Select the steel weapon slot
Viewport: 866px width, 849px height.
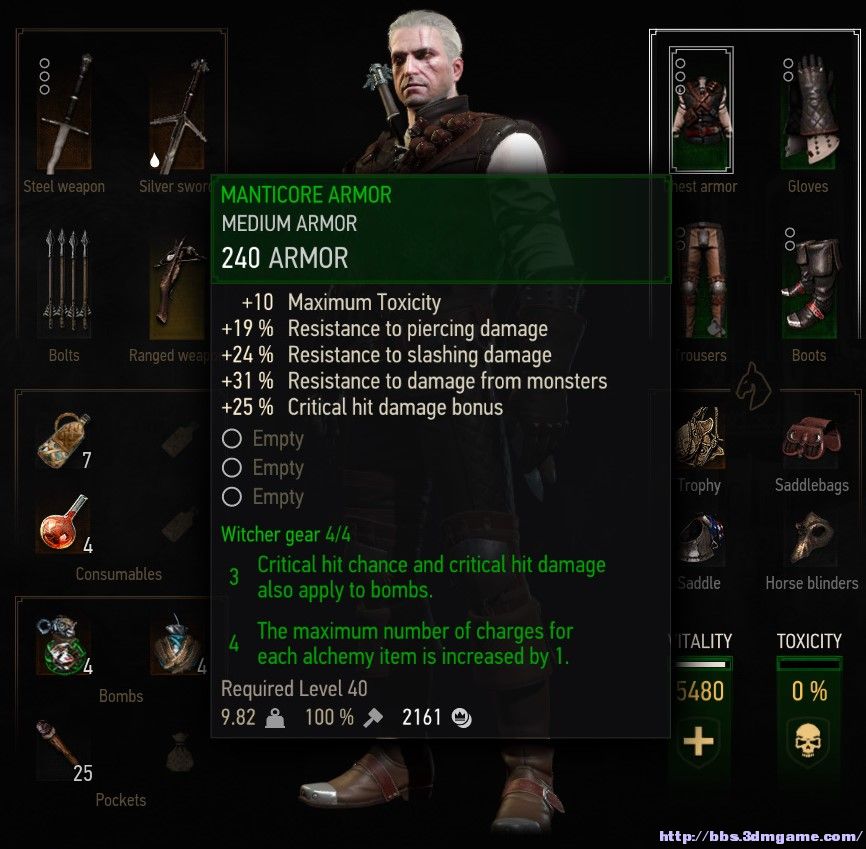(x=64, y=118)
